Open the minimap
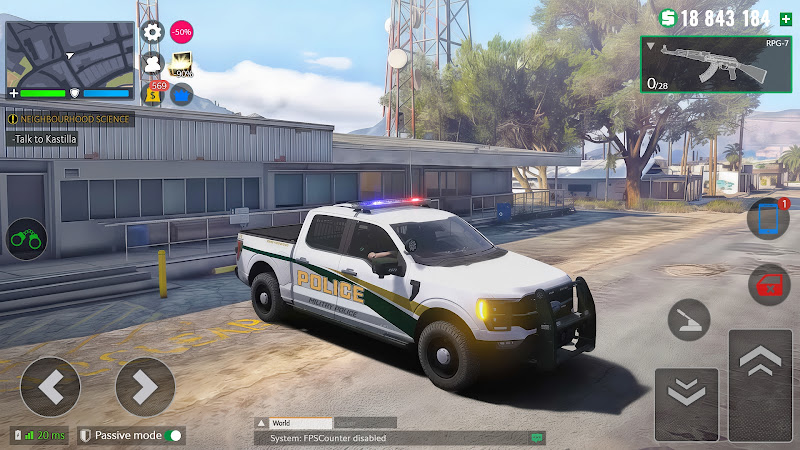 pyautogui.click(x=69, y=55)
